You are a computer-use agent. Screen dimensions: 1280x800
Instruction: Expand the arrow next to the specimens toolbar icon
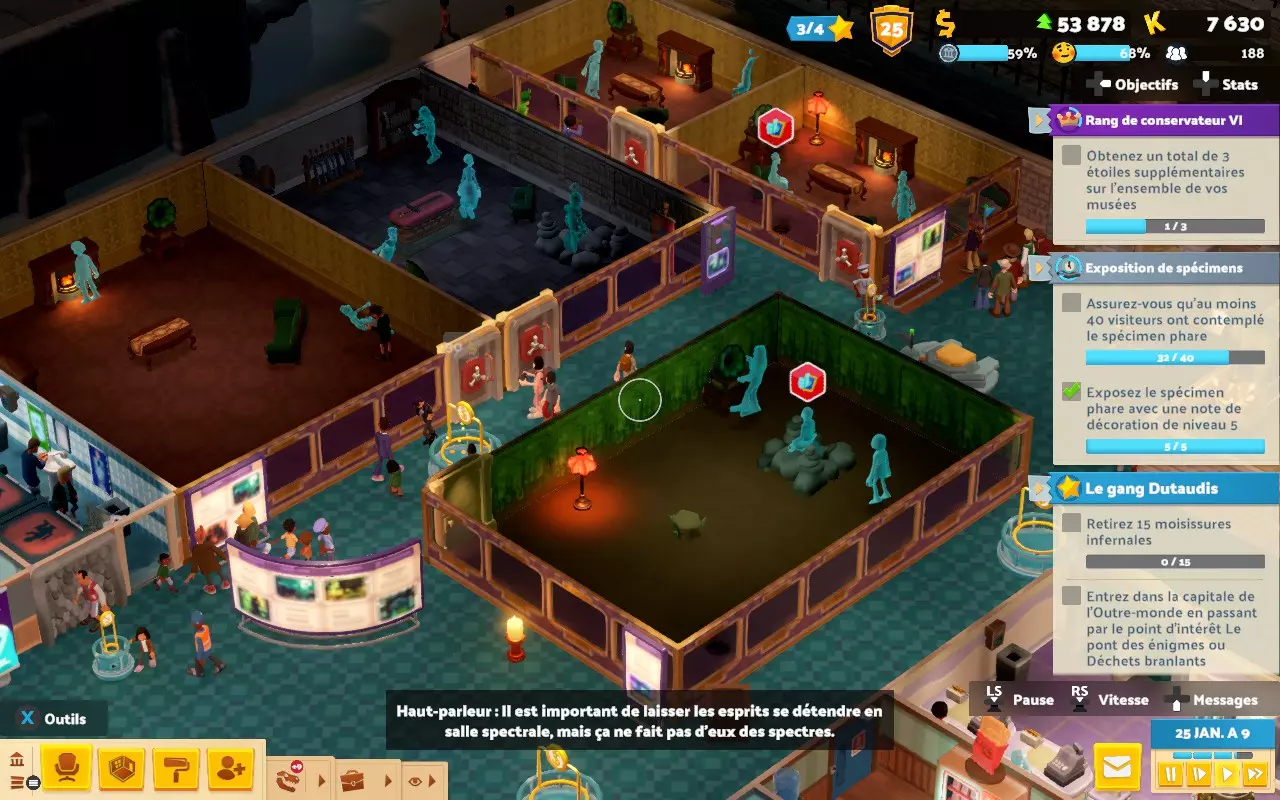pyautogui.click(x=320, y=780)
